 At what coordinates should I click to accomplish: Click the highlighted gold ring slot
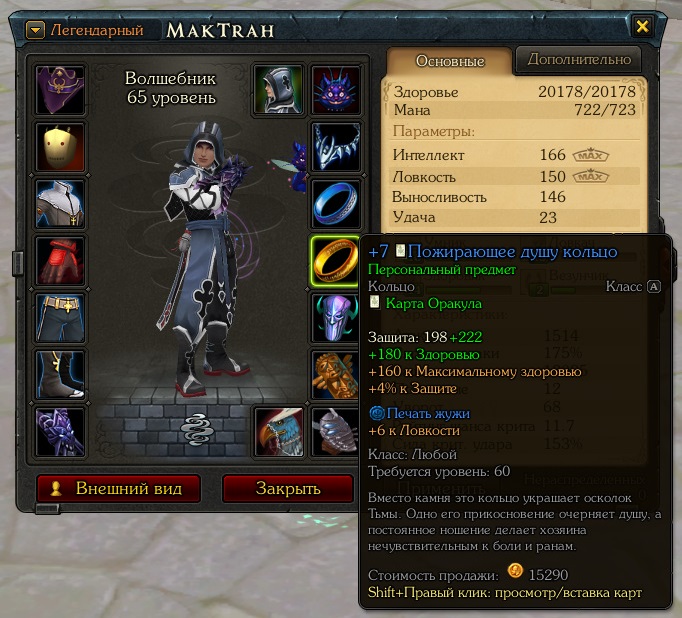coord(335,261)
